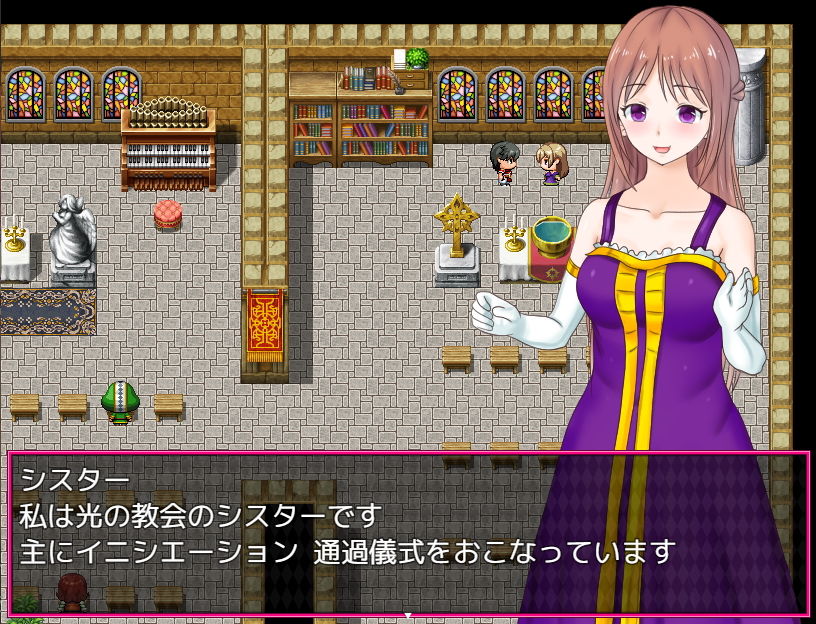Click the small continue arrow below the dialogue
The width and height of the screenshot is (816, 624).
tap(408, 616)
